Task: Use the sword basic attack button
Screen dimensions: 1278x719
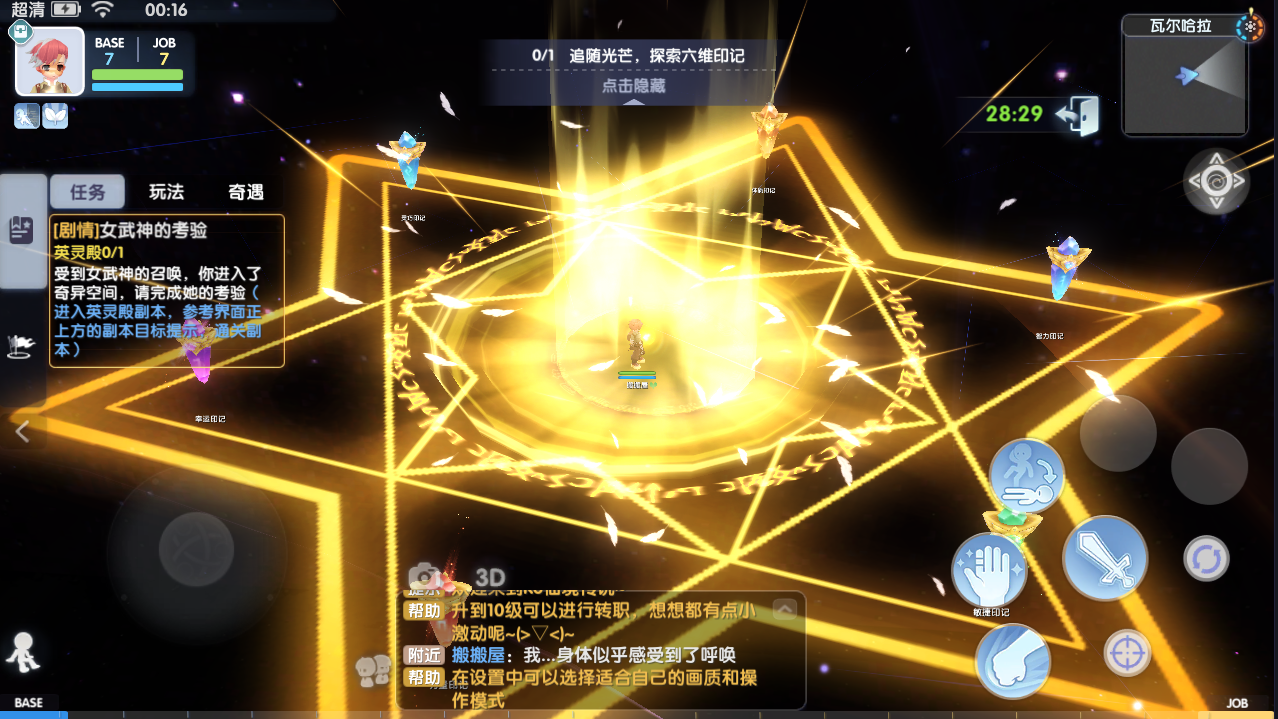Action: coord(1104,558)
